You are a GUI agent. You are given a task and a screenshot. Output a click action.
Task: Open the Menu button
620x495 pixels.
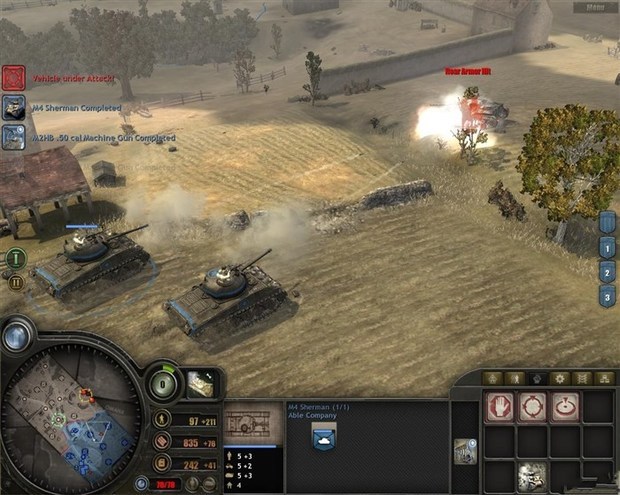[x=596, y=6]
